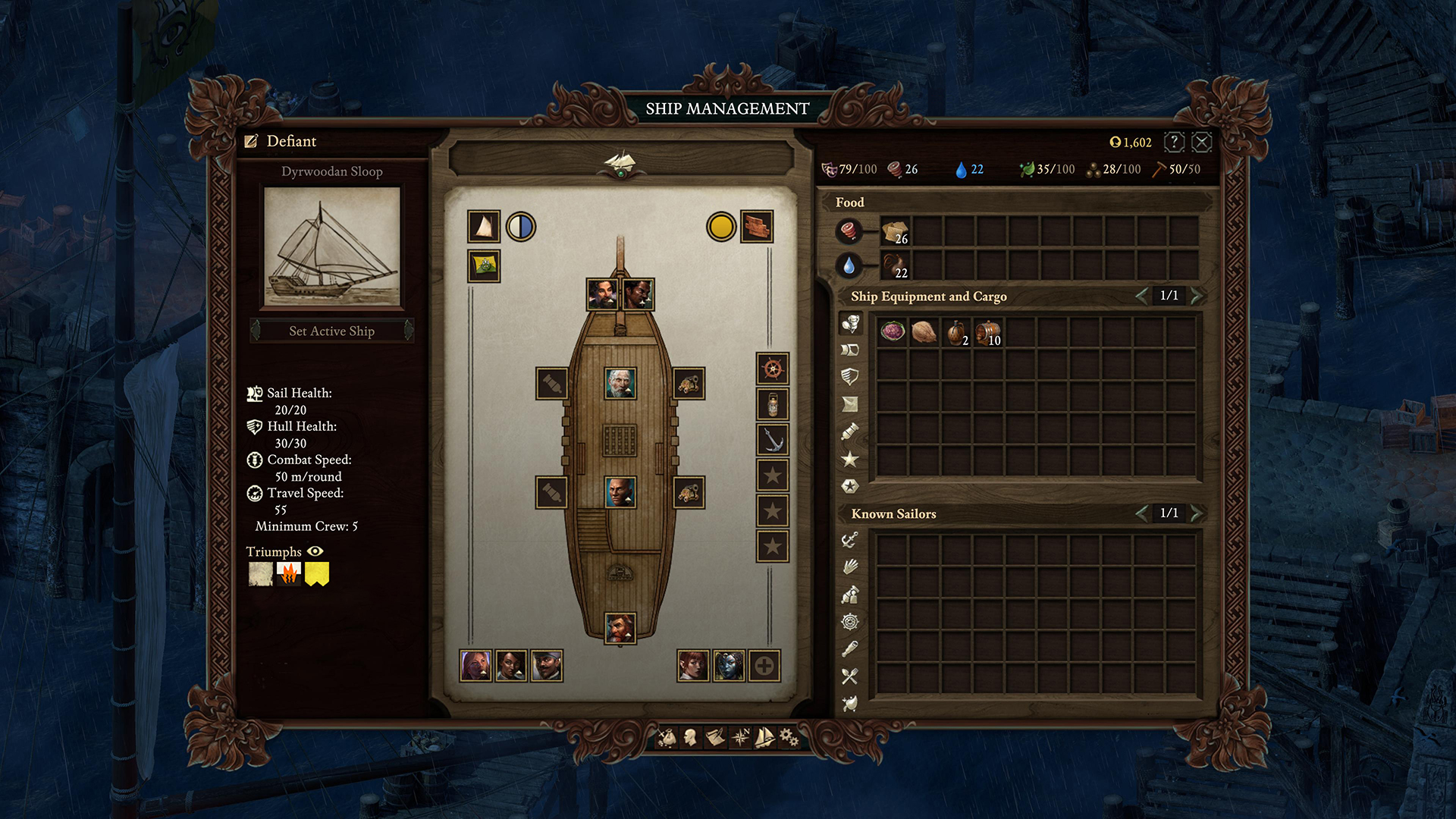Open the crew management tab on bottom toolbar
Image resolution: width=1456 pixels, height=819 pixels.
pos(690,736)
